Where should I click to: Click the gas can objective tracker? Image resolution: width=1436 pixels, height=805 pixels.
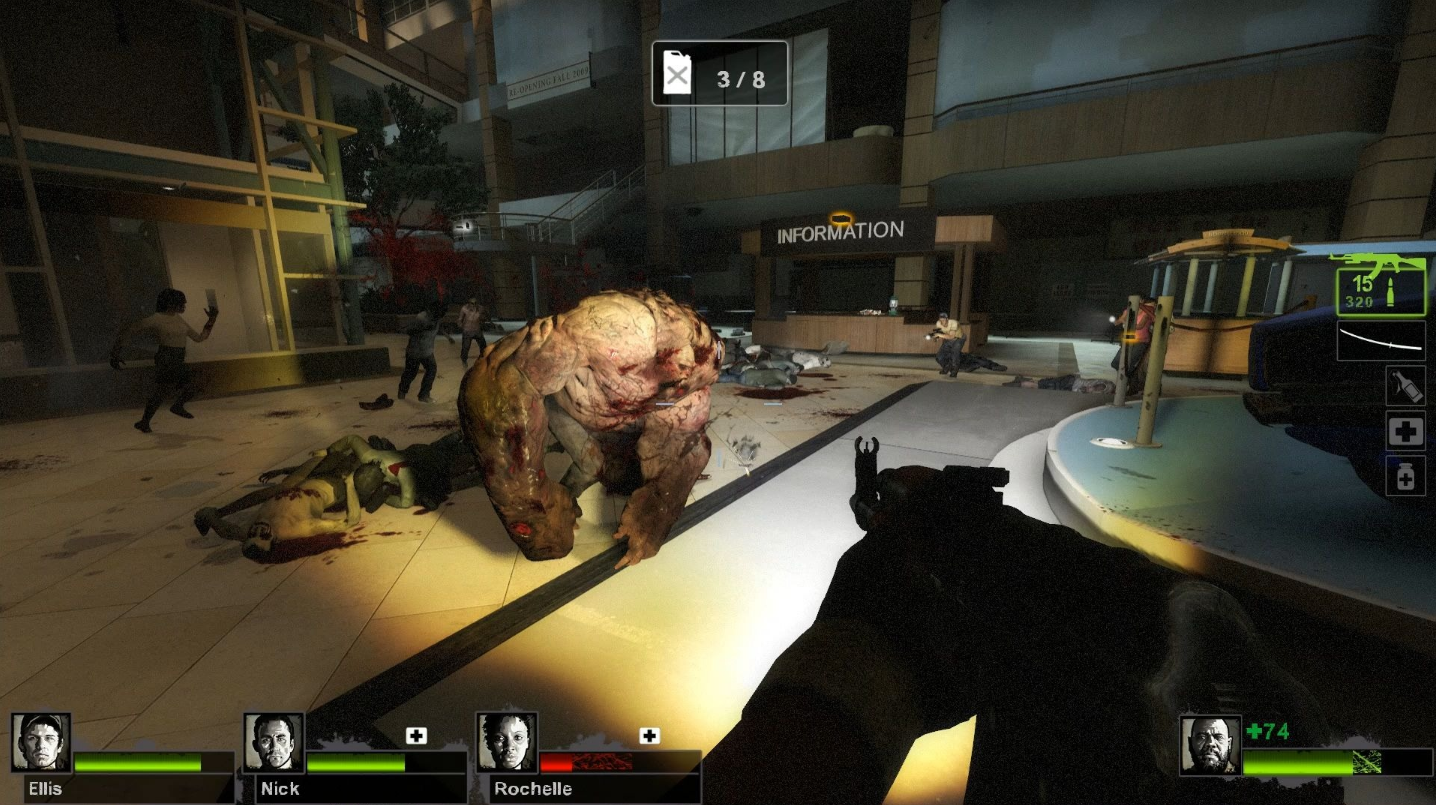click(x=719, y=73)
